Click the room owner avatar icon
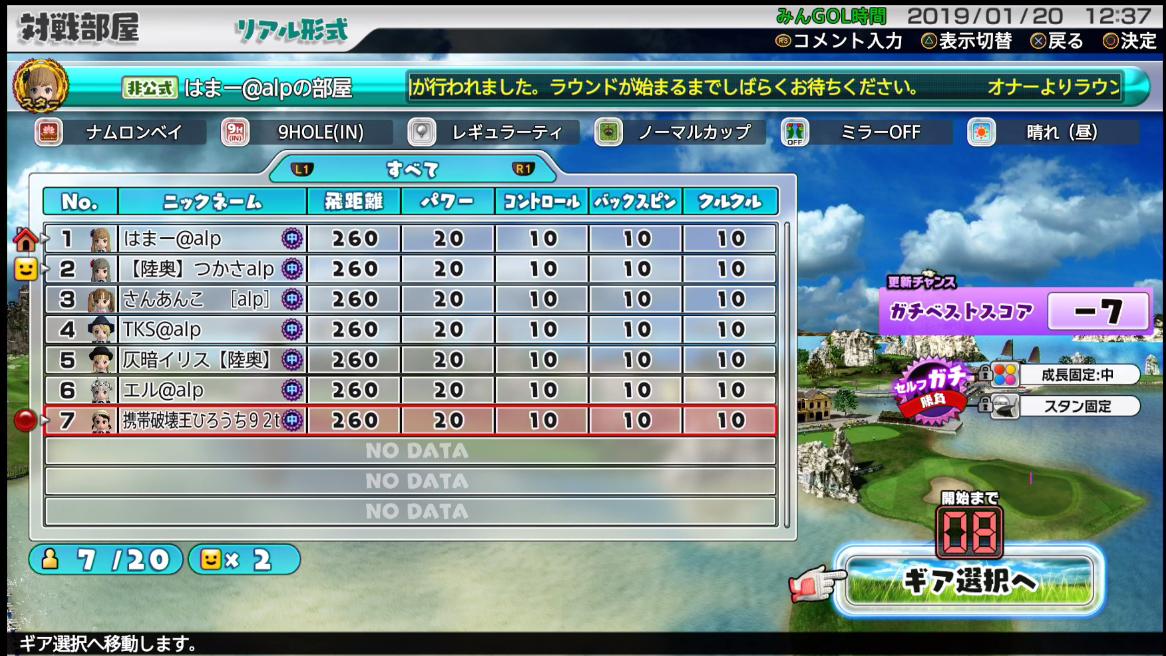 point(41,86)
